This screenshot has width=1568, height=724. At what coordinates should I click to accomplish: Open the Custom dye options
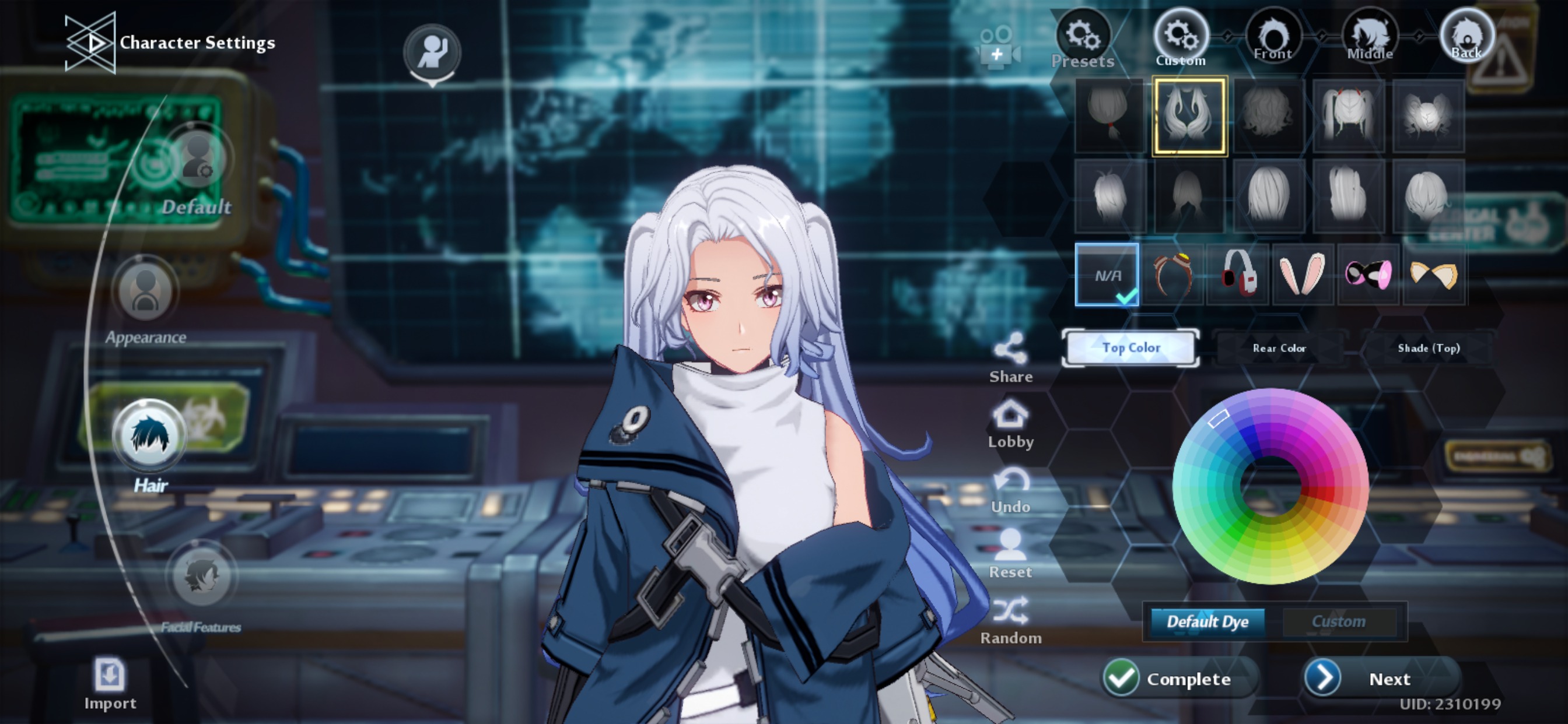click(1342, 621)
